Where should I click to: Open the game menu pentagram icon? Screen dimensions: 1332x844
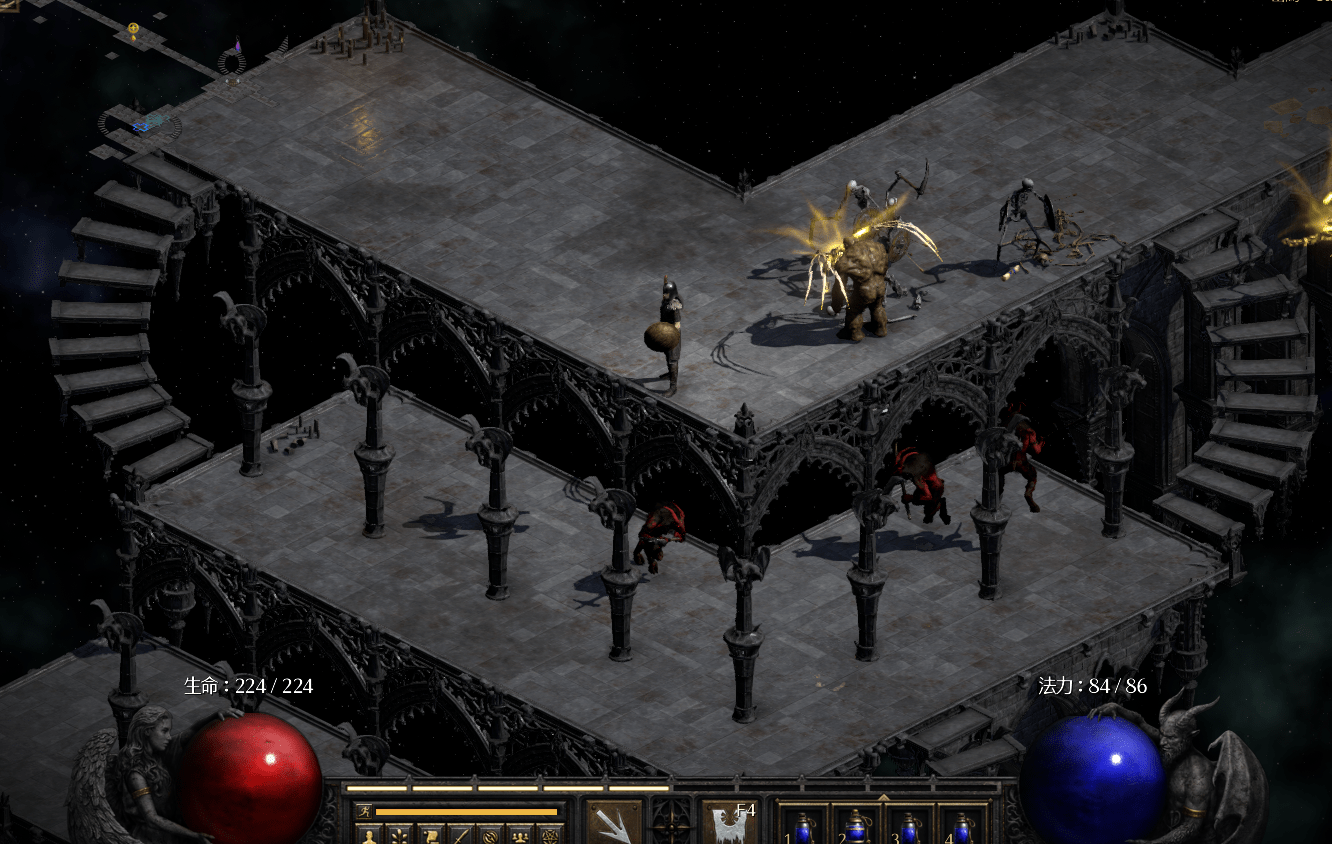[x=549, y=835]
